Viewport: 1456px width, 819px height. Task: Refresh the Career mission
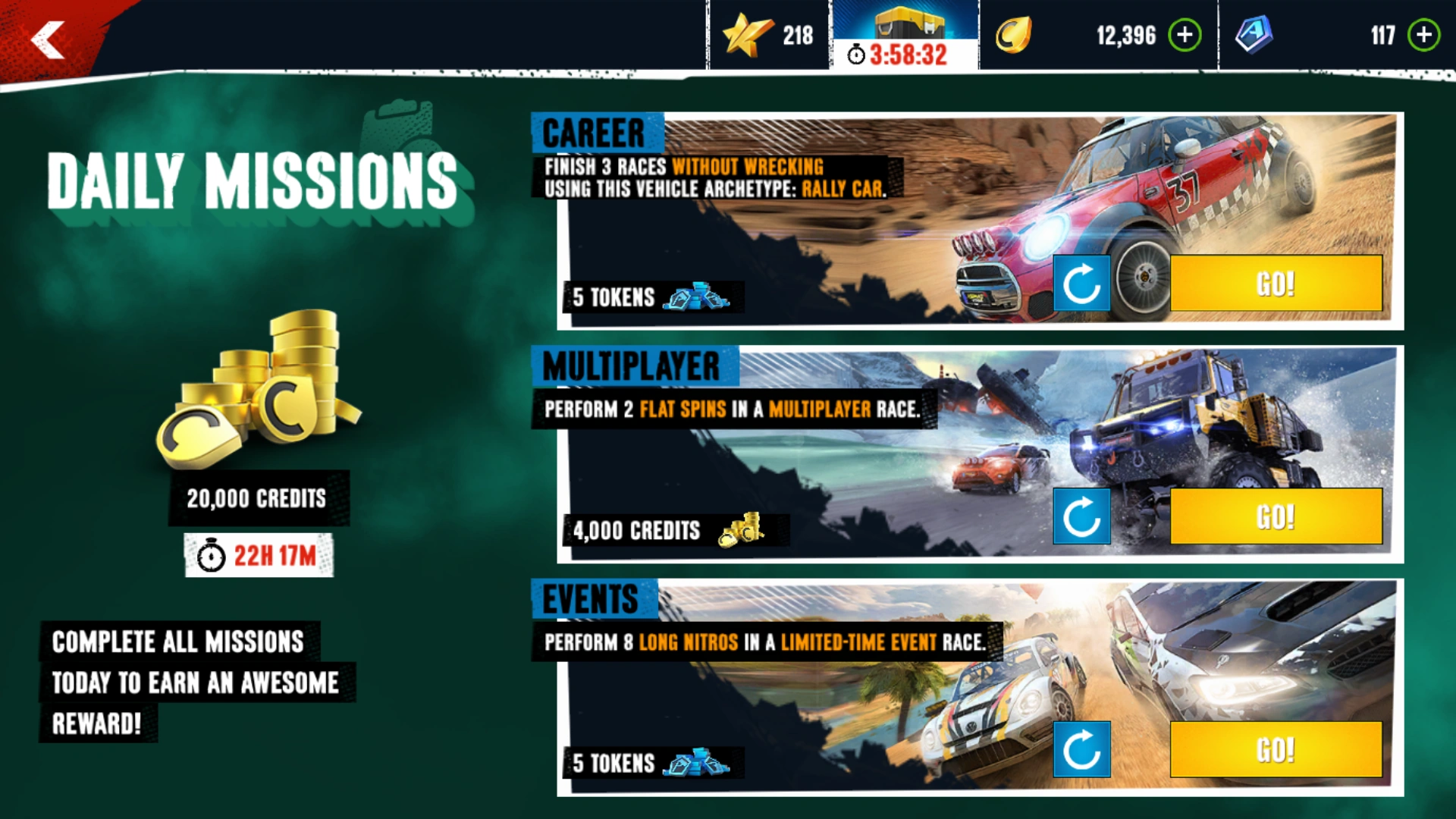click(1082, 284)
